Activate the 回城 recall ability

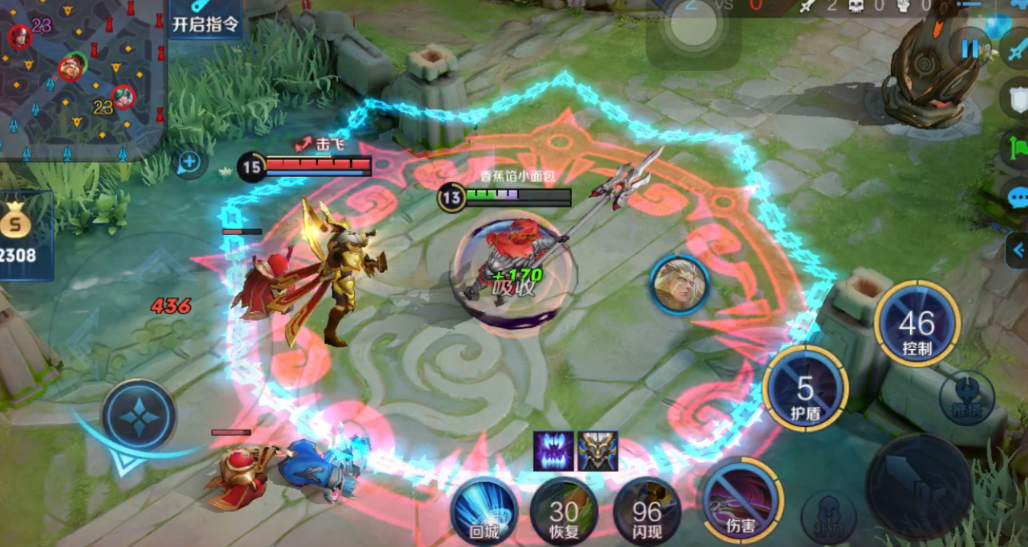point(484,510)
